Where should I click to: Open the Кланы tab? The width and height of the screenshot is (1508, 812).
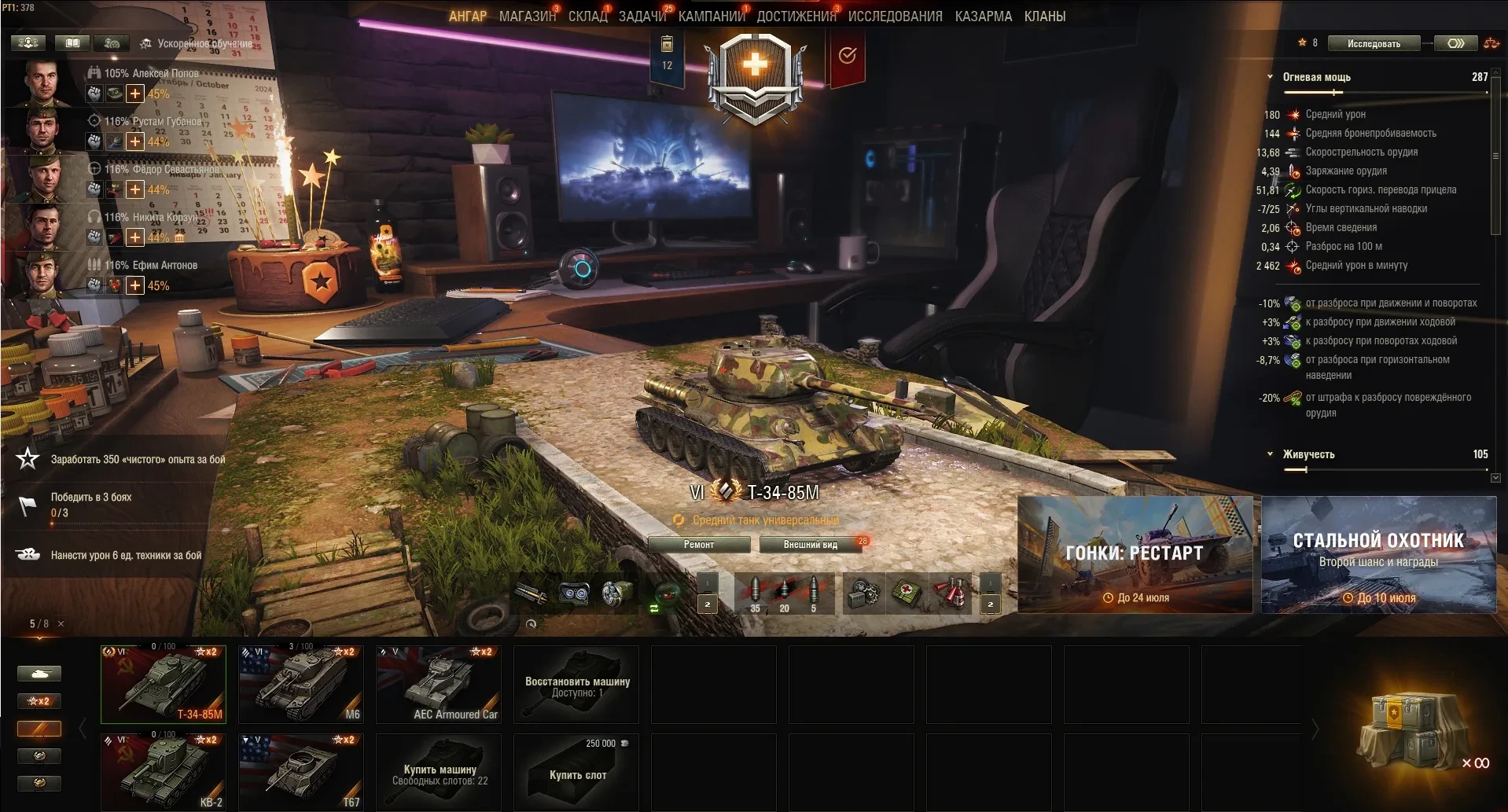click(x=1044, y=17)
